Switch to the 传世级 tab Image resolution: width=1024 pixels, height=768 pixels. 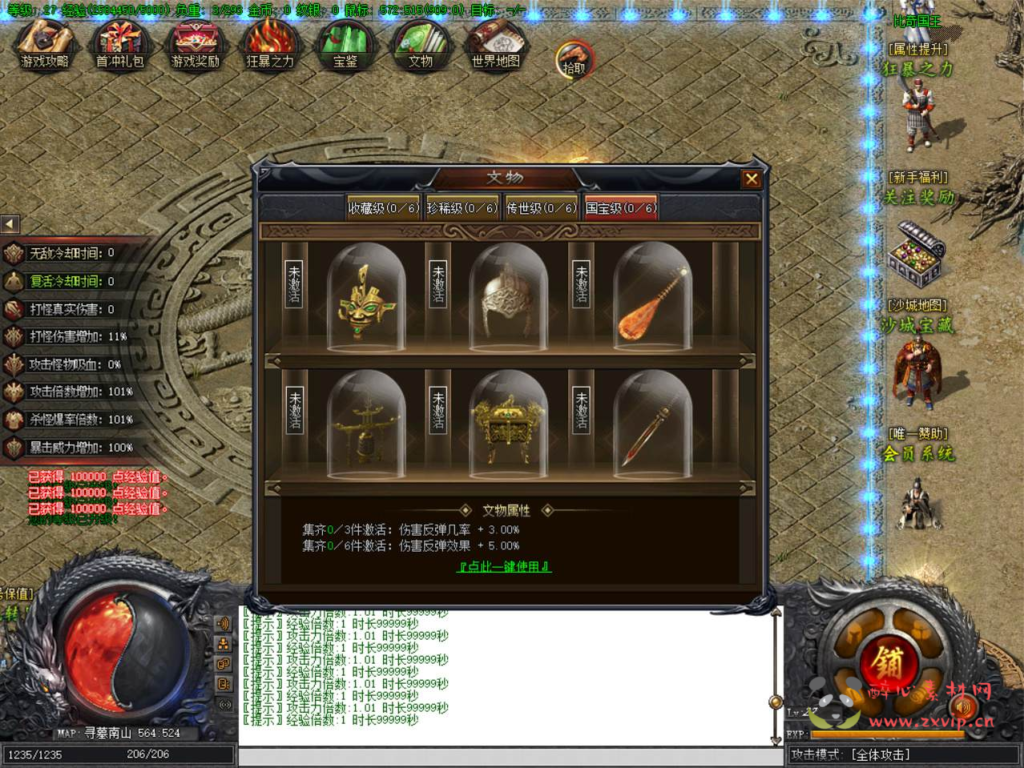pyautogui.click(x=541, y=208)
